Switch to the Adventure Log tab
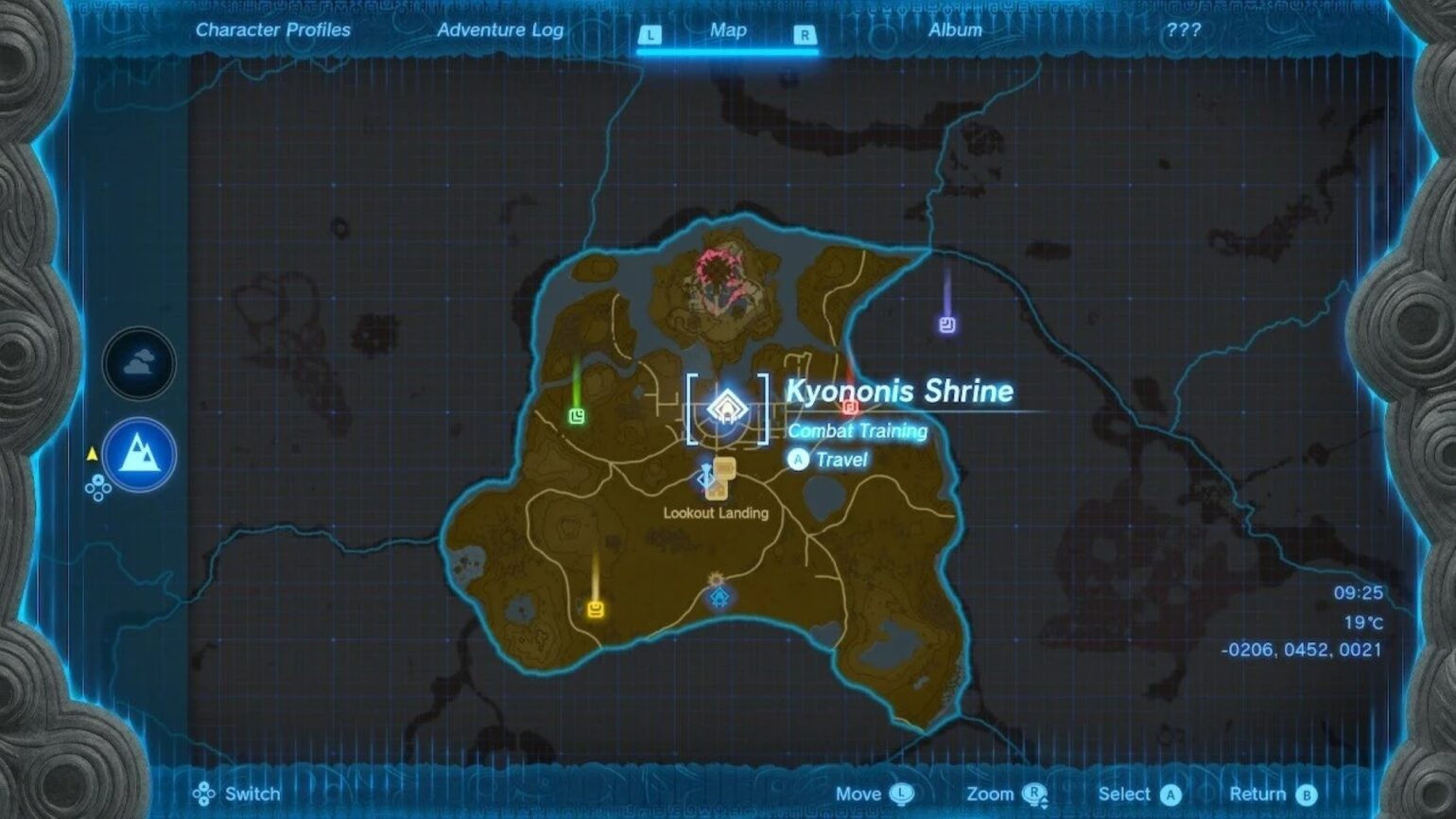The width and height of the screenshot is (1456, 819). (500, 29)
